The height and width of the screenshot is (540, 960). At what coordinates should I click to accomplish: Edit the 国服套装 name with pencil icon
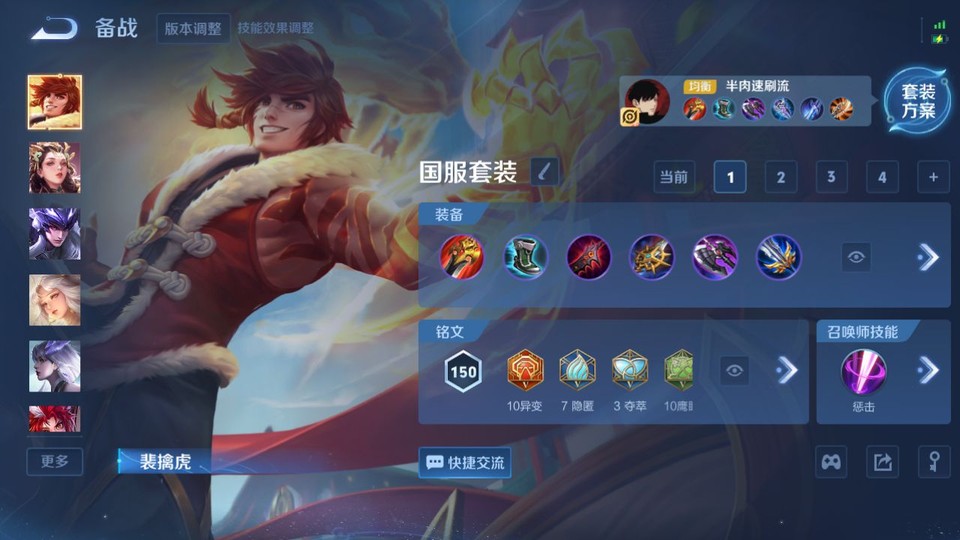(x=545, y=172)
